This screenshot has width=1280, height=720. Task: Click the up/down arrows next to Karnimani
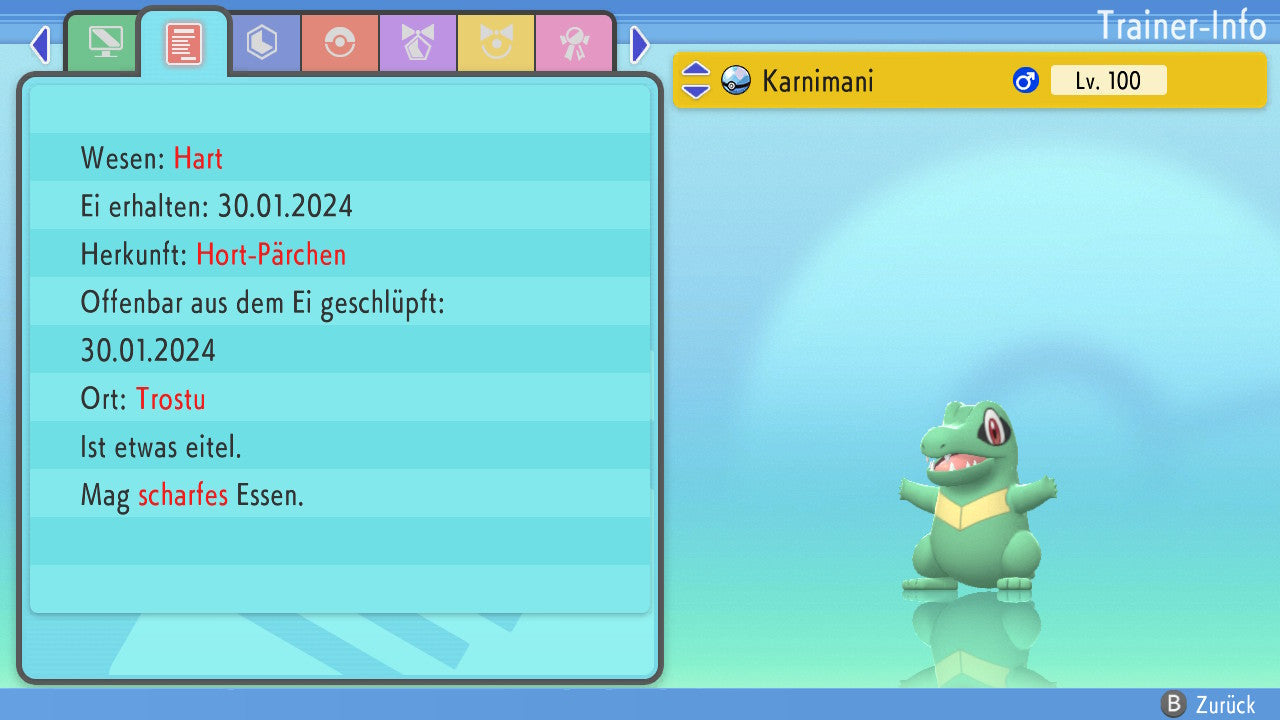[x=695, y=81]
